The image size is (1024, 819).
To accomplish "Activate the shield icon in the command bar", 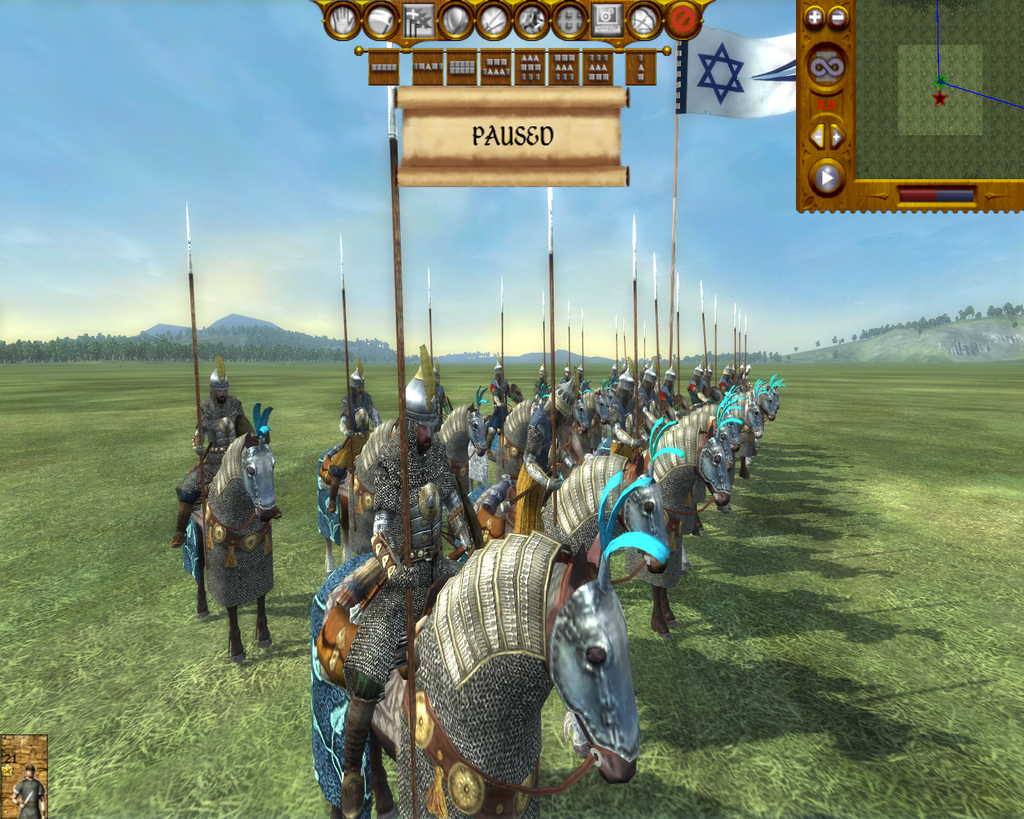I will pos(456,20).
